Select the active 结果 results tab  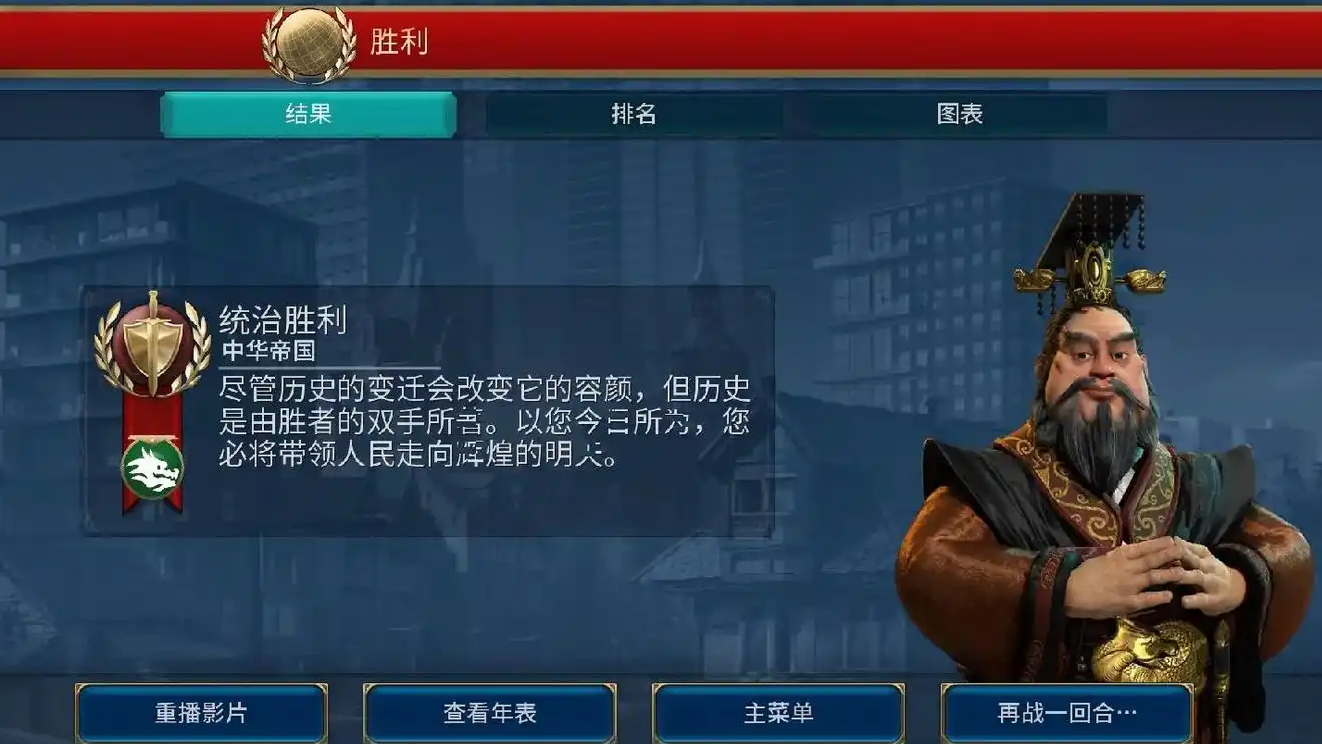(306, 114)
